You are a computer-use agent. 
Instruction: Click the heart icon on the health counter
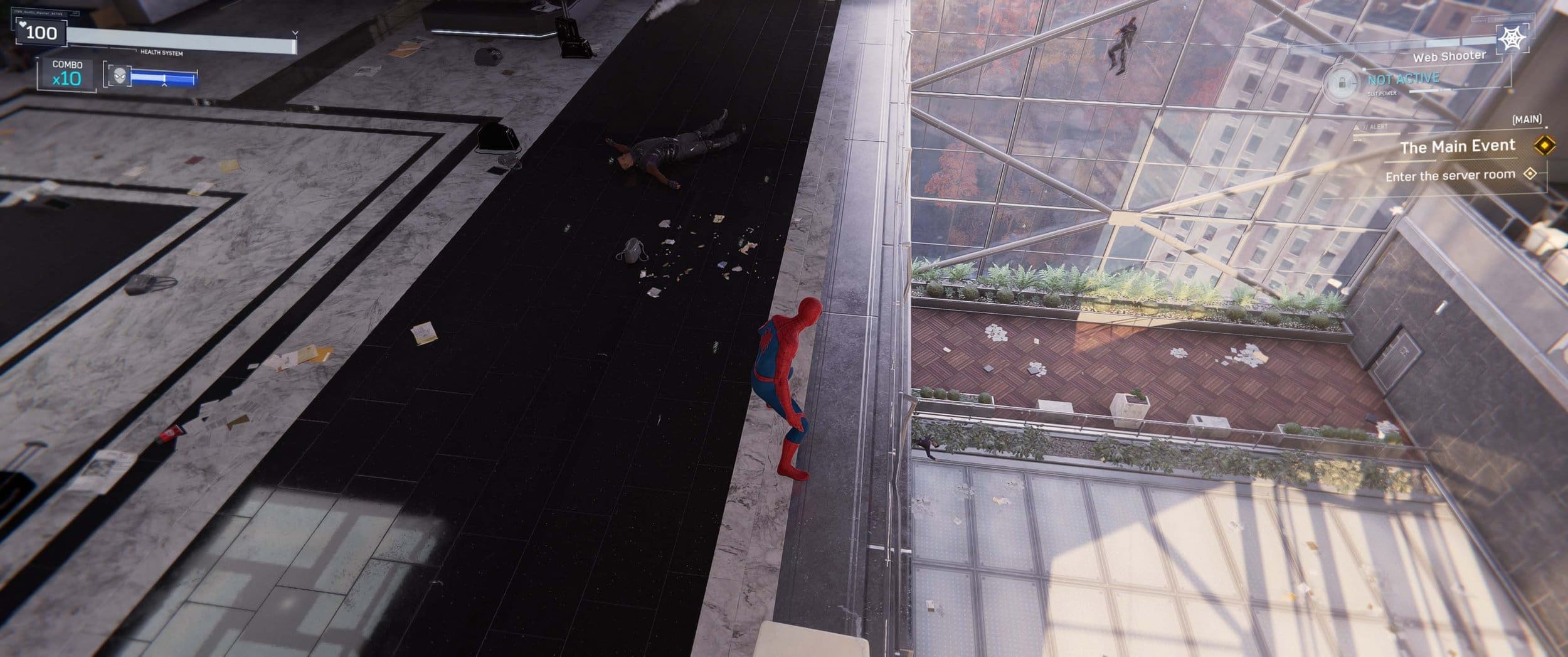pyautogui.click(x=23, y=25)
